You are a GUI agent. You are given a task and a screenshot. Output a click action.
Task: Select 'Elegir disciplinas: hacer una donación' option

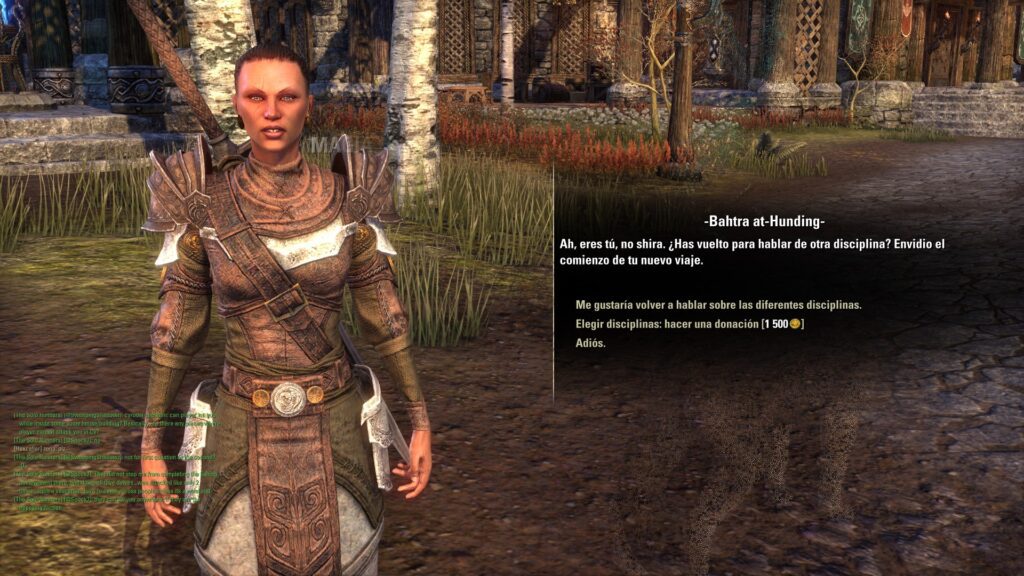click(x=690, y=324)
